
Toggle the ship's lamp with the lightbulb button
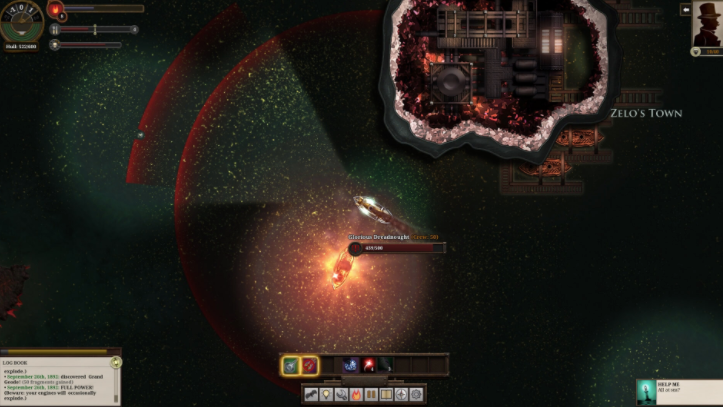(x=327, y=395)
